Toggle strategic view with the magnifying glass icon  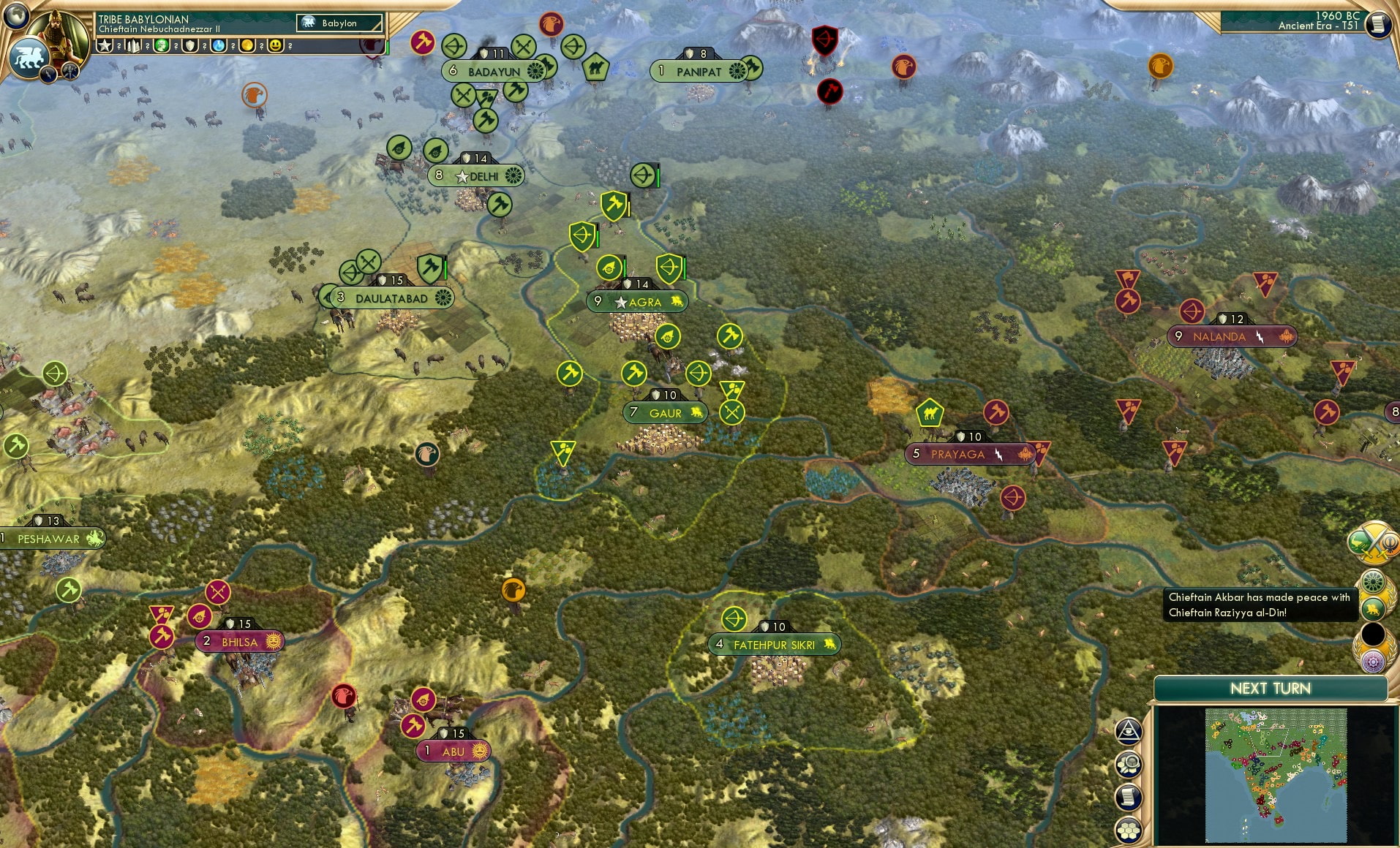(1129, 765)
